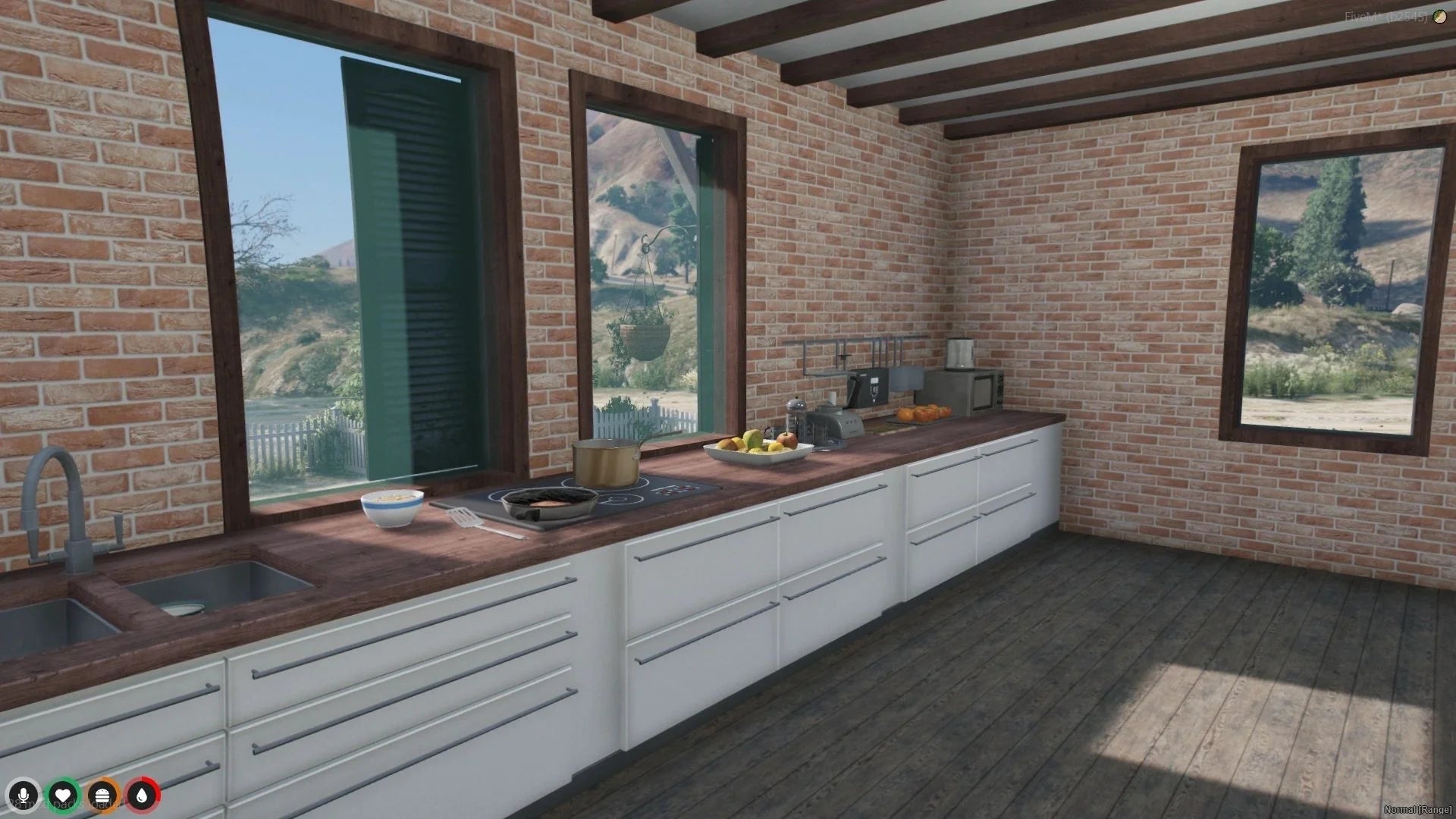Screen dimensions: 1456x819
Task: Click the burger hunger icon
Action: 103,795
